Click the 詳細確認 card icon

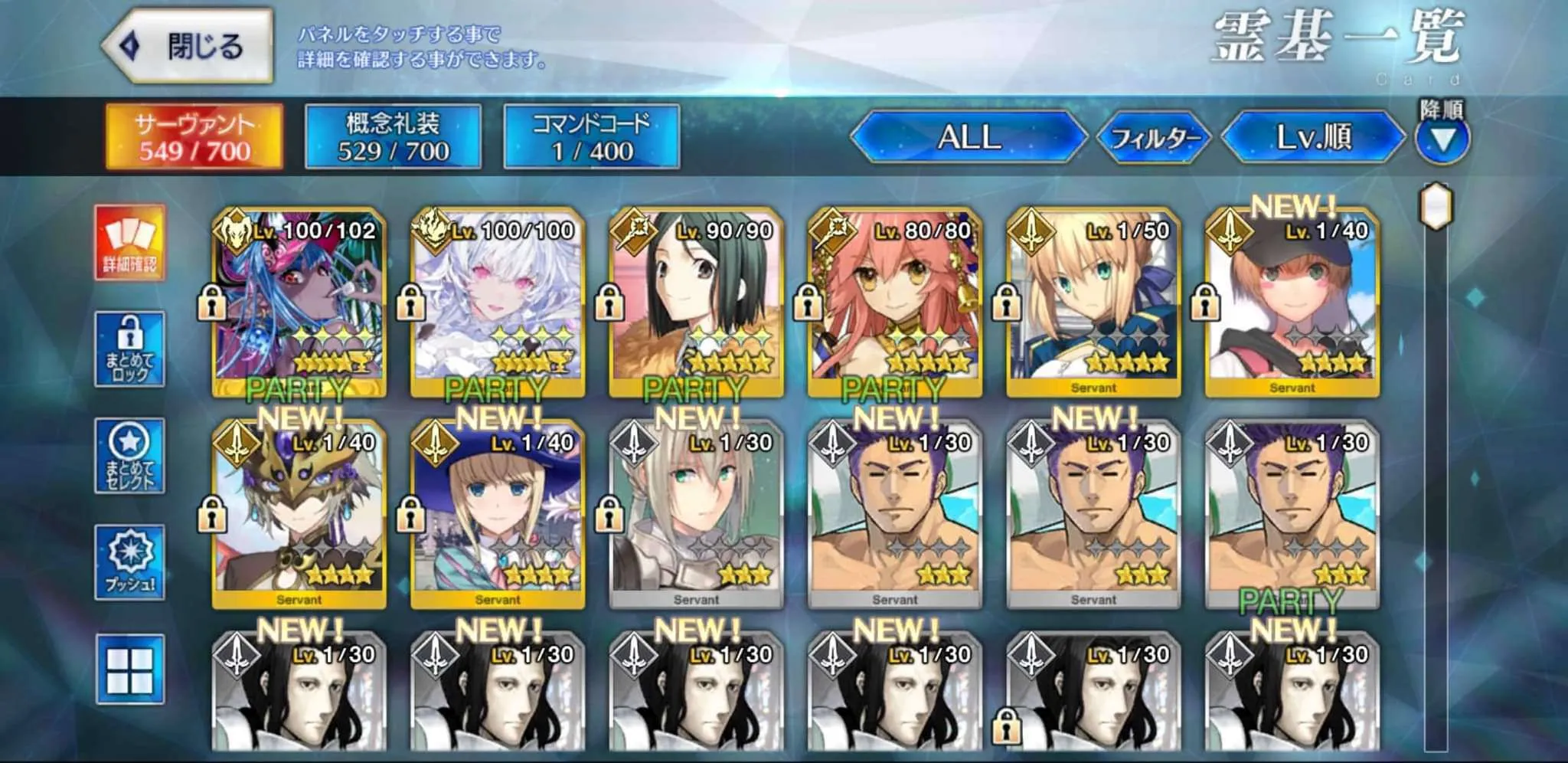click(129, 242)
